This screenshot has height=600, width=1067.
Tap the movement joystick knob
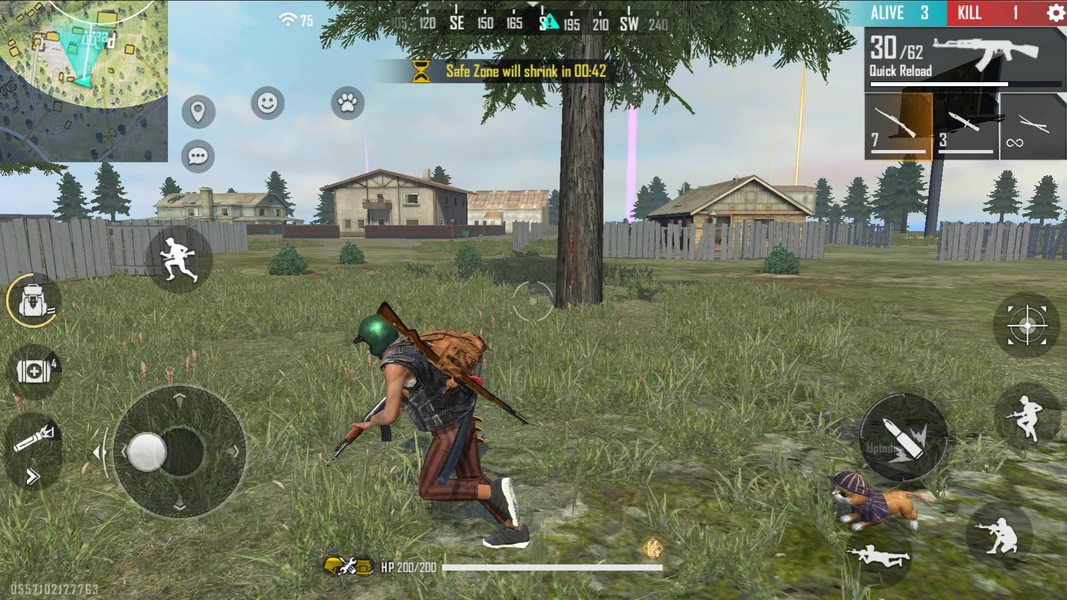click(147, 452)
